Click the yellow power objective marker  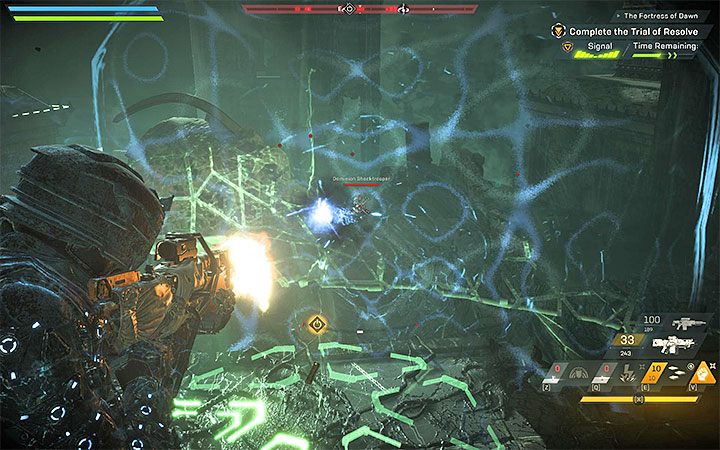tap(318, 323)
